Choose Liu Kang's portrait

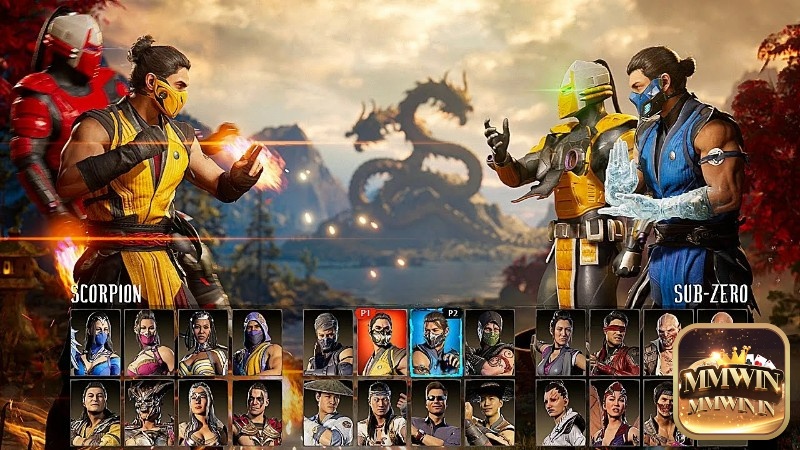(382, 412)
